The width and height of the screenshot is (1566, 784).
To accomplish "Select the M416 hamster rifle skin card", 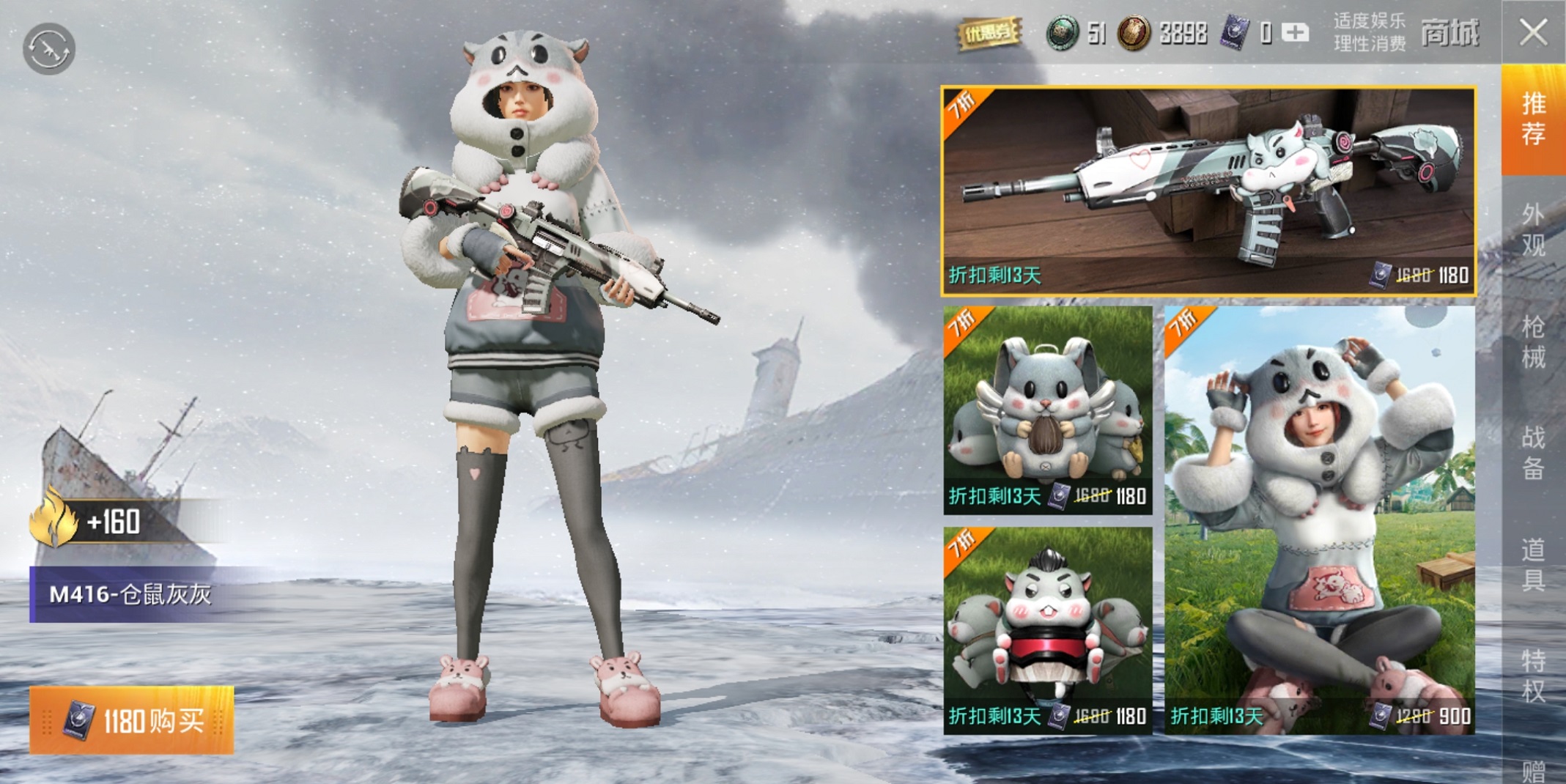I will tap(1208, 191).
